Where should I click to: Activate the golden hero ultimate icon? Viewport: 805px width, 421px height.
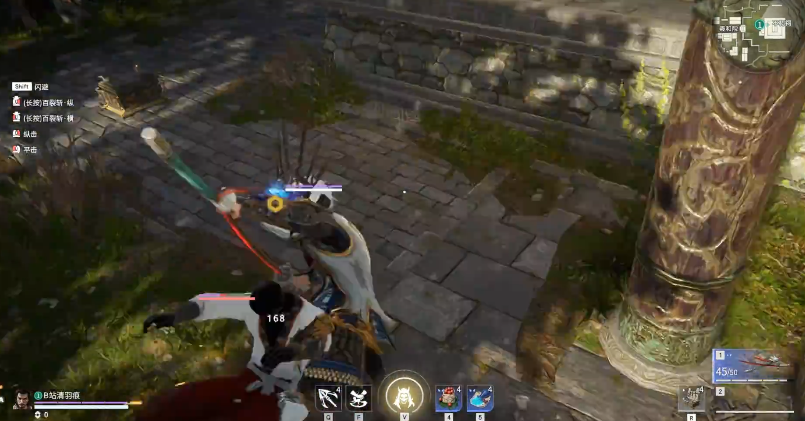(404, 394)
